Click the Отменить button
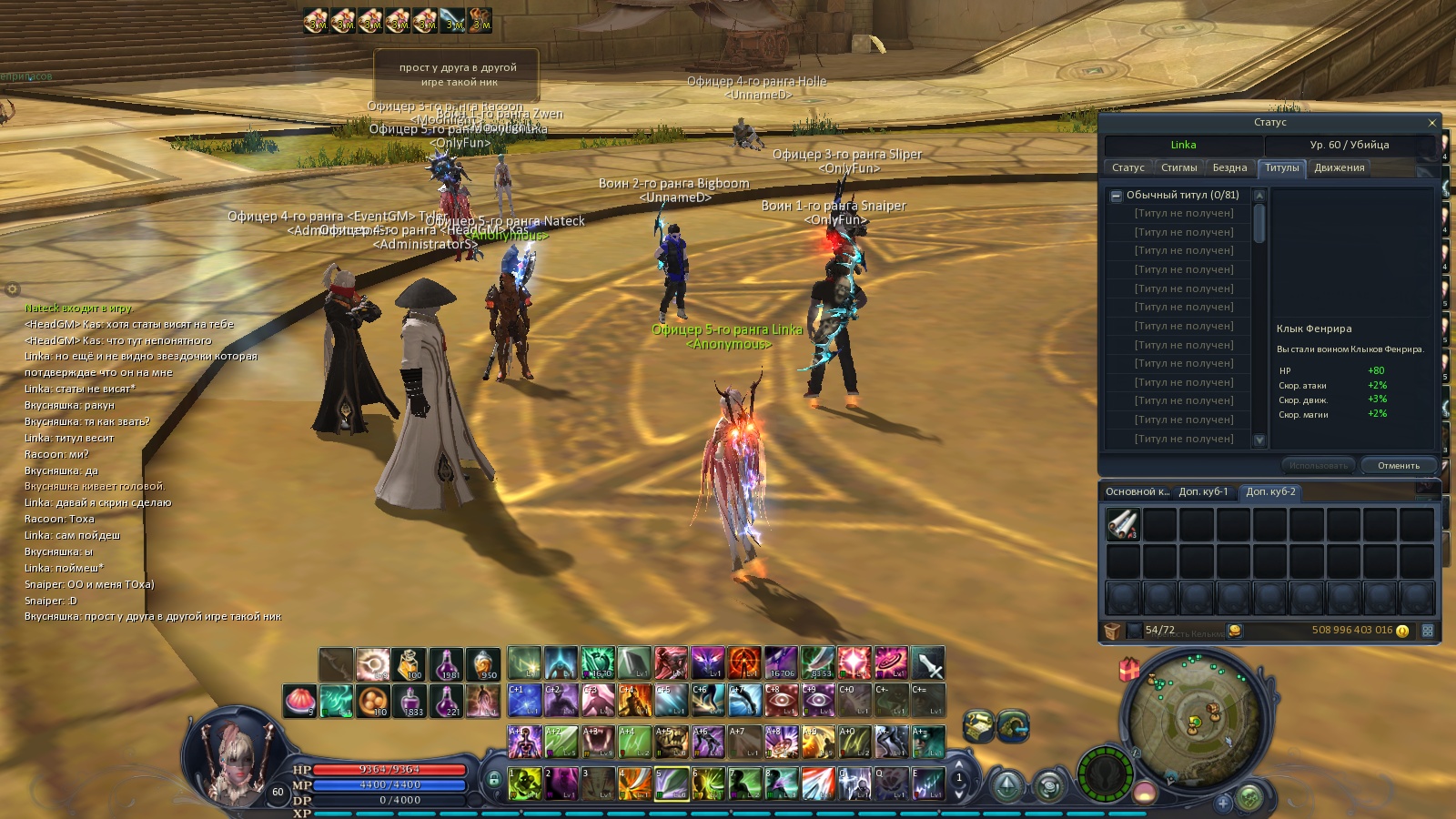The image size is (1456, 819). tap(1398, 466)
